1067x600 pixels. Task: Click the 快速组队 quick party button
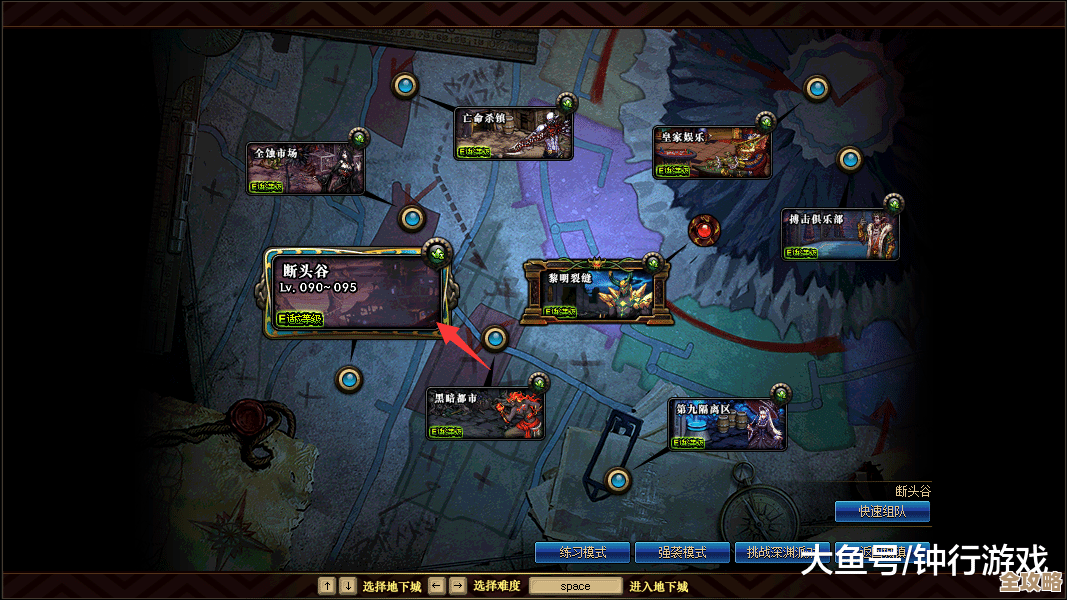click(x=881, y=511)
